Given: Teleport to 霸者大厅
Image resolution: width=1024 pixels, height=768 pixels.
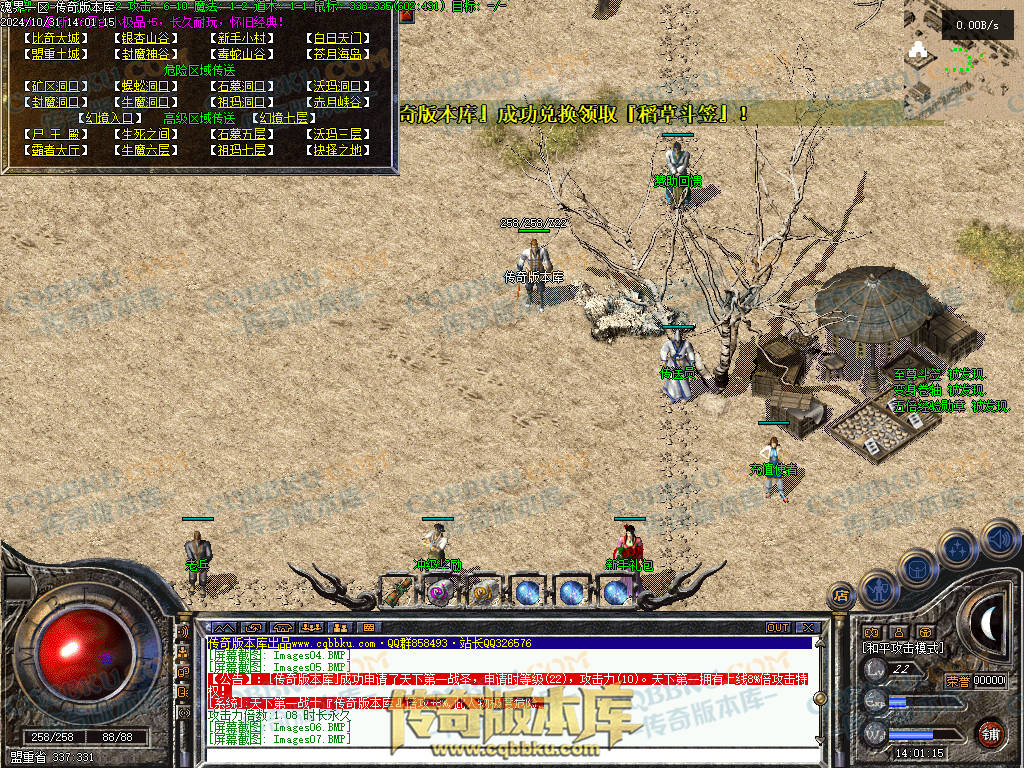Looking at the screenshot, I should click(x=55, y=150).
